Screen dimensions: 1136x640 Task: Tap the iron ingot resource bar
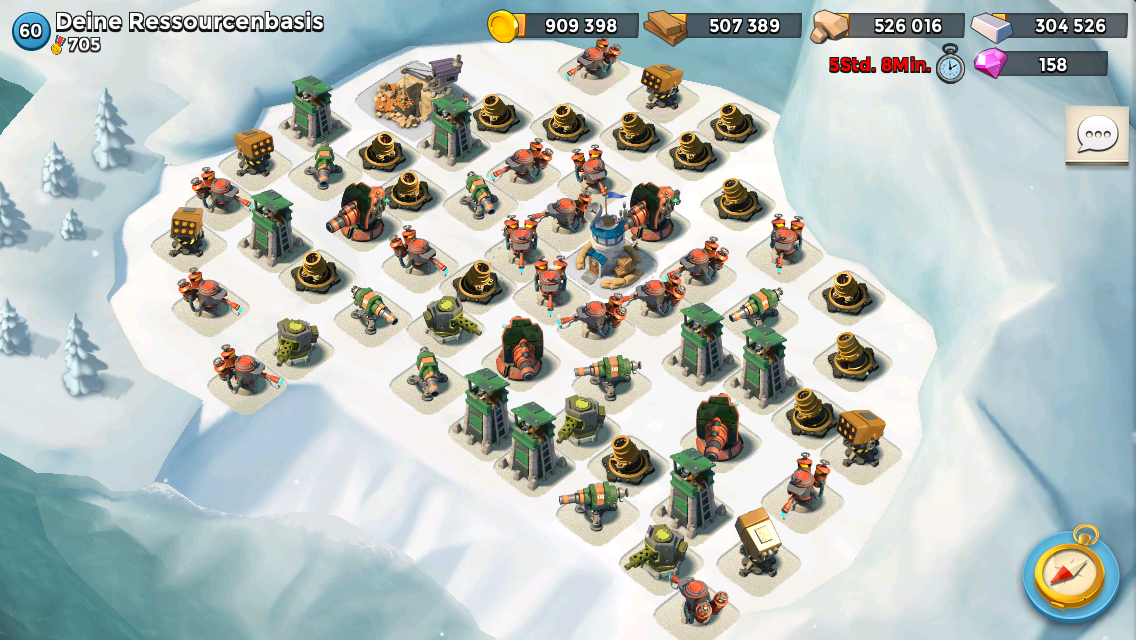click(1041, 25)
